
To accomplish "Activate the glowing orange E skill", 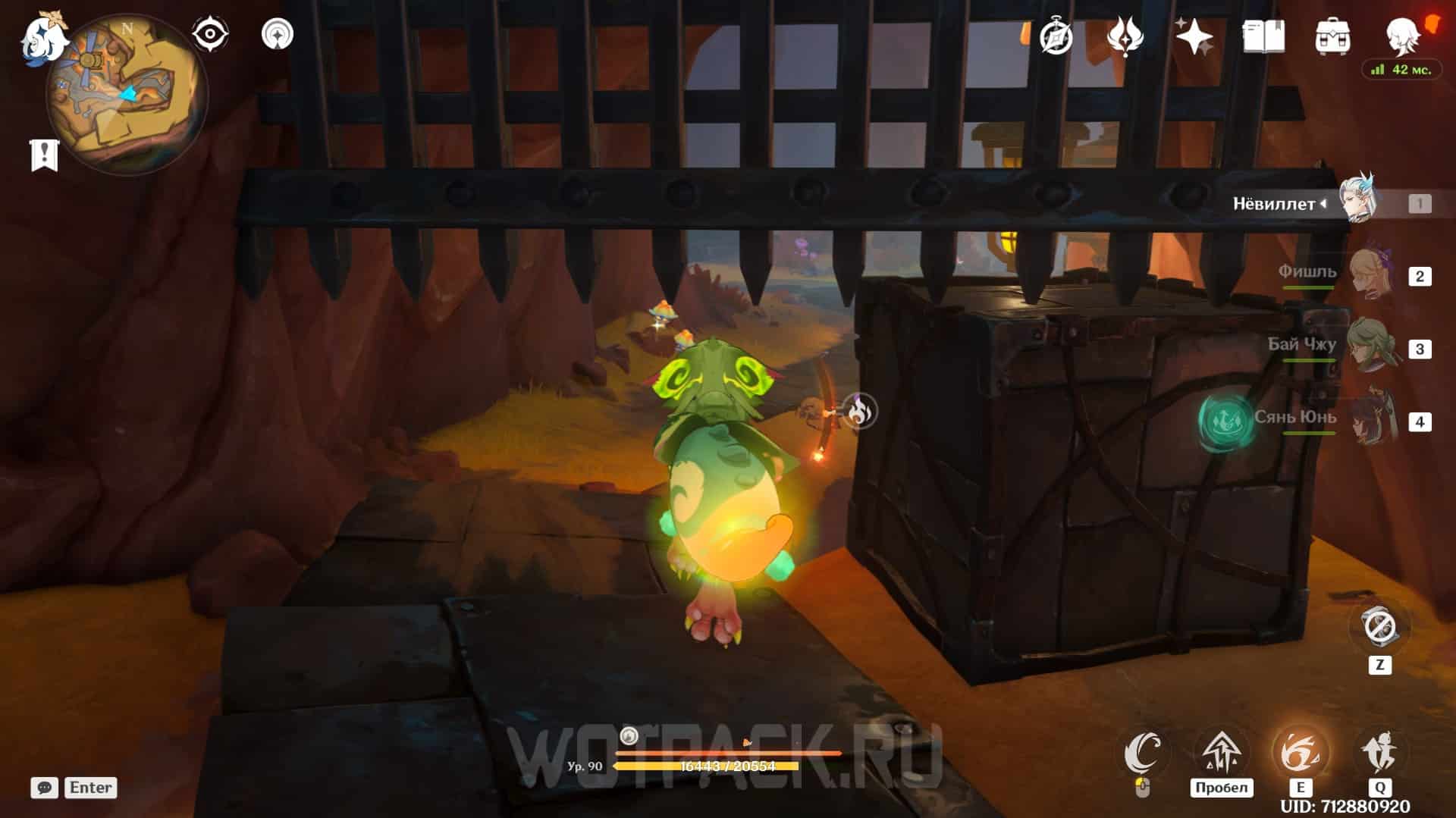I will 1300,753.
